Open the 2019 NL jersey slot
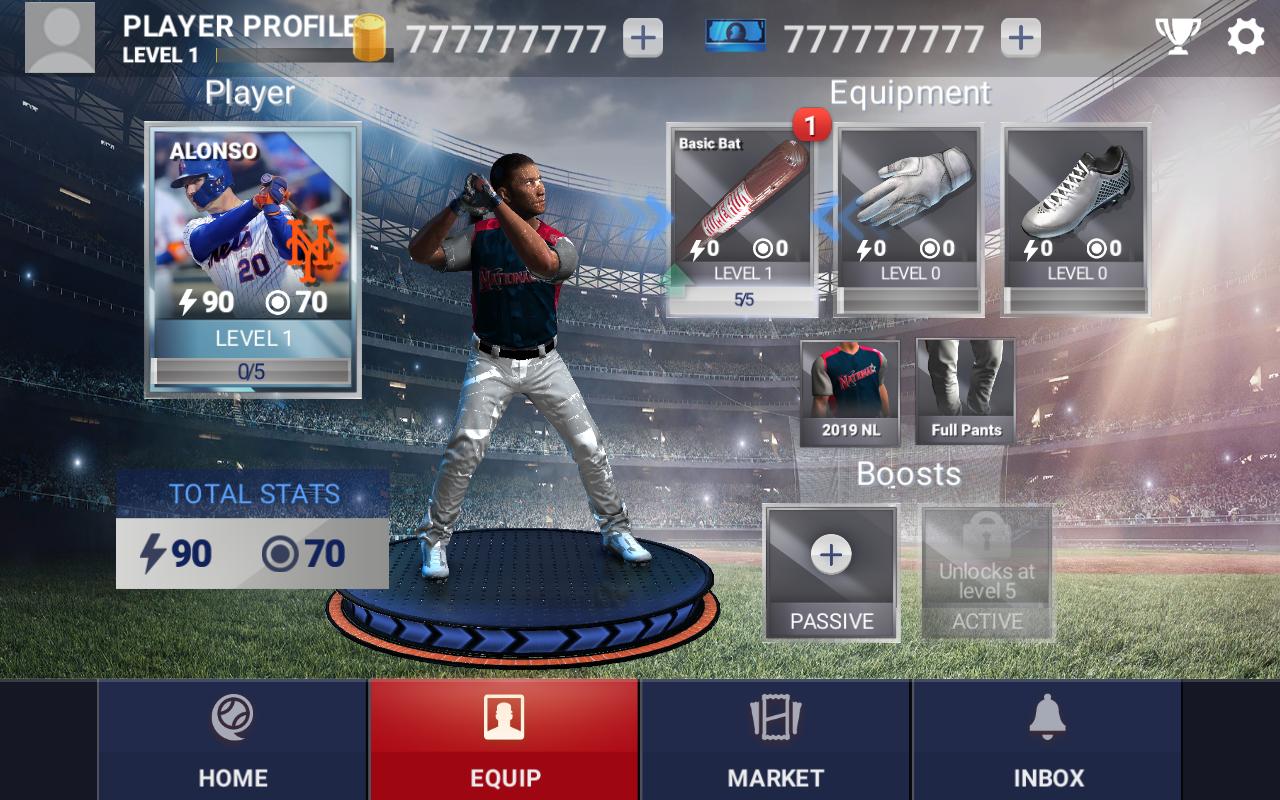Image resolution: width=1280 pixels, height=800 pixels. [x=850, y=392]
